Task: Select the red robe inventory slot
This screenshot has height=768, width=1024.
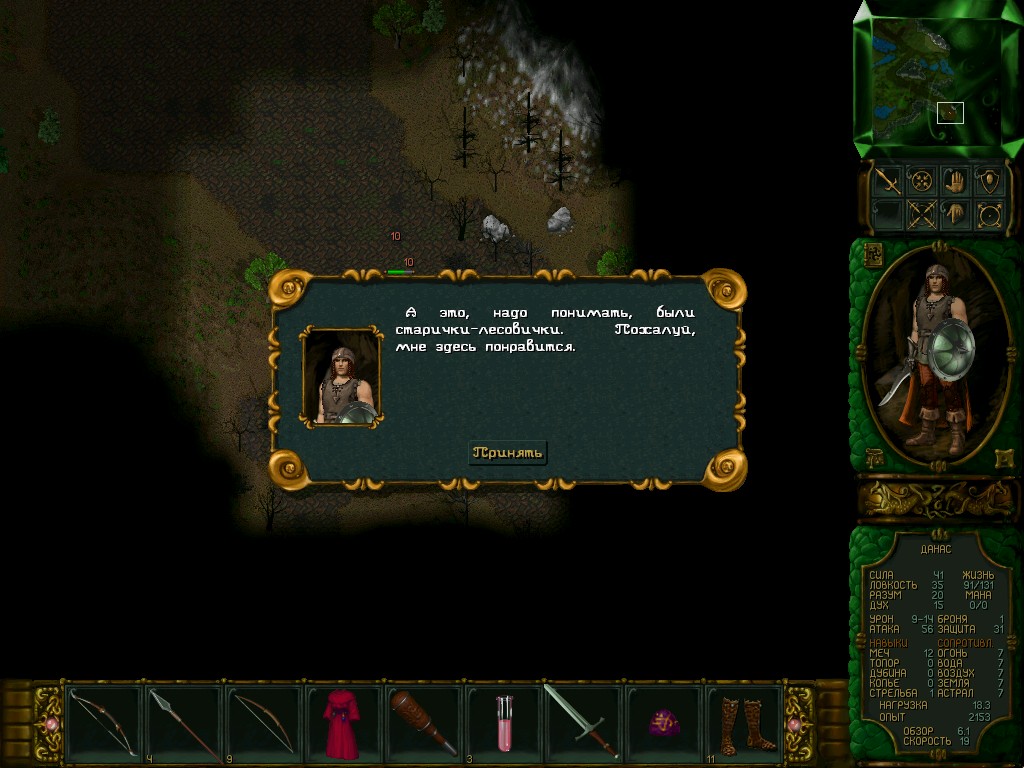Action: pos(342,722)
